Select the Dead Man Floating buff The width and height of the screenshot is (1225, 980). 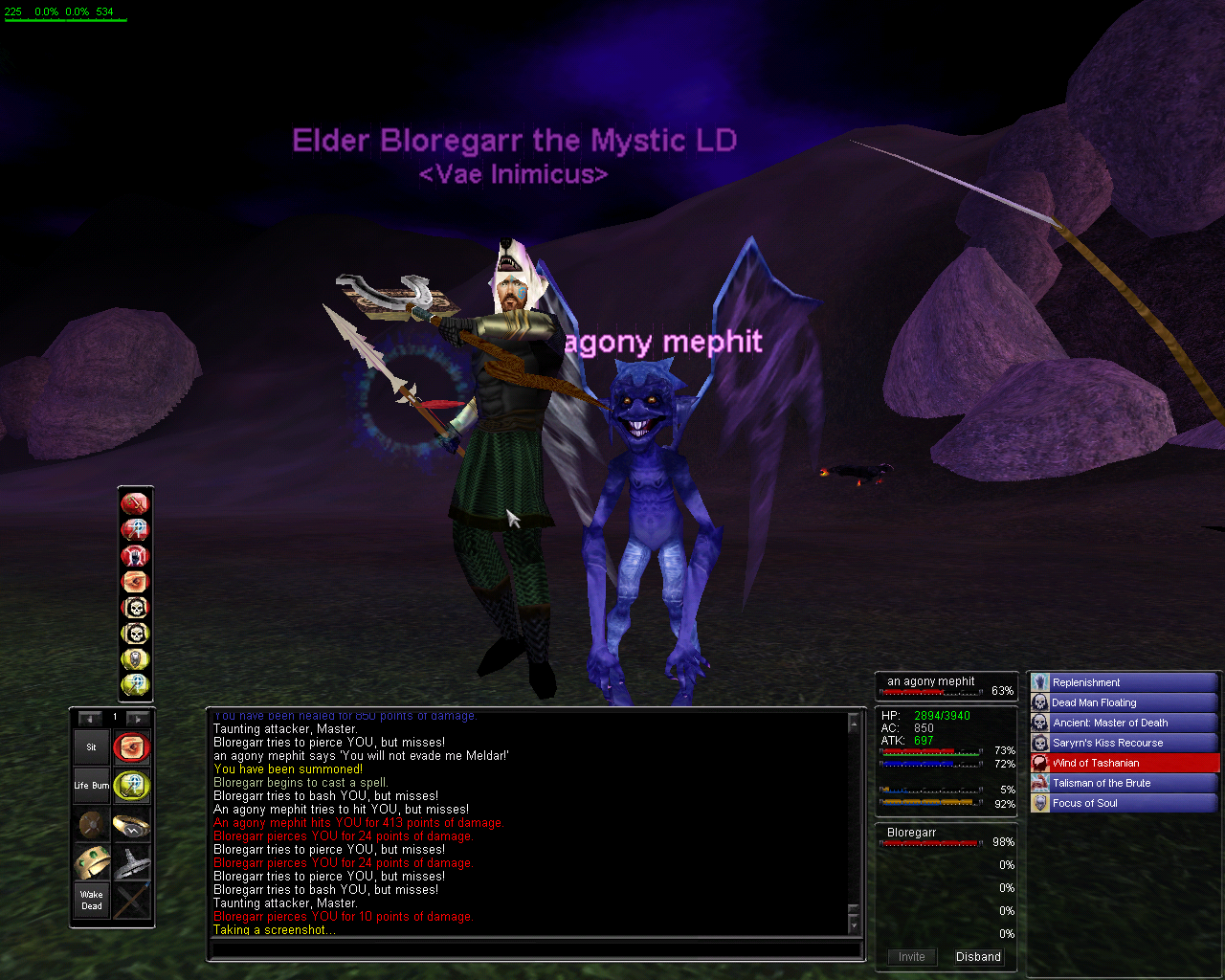[1124, 702]
